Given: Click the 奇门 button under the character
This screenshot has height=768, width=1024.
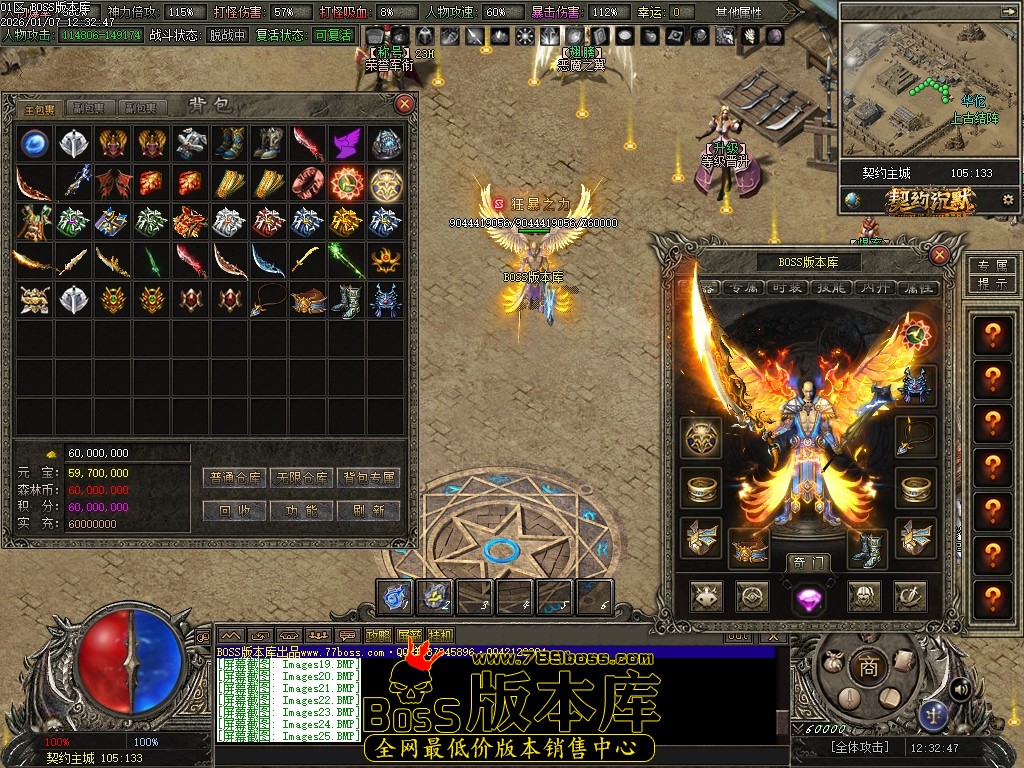Looking at the screenshot, I should pos(807,562).
